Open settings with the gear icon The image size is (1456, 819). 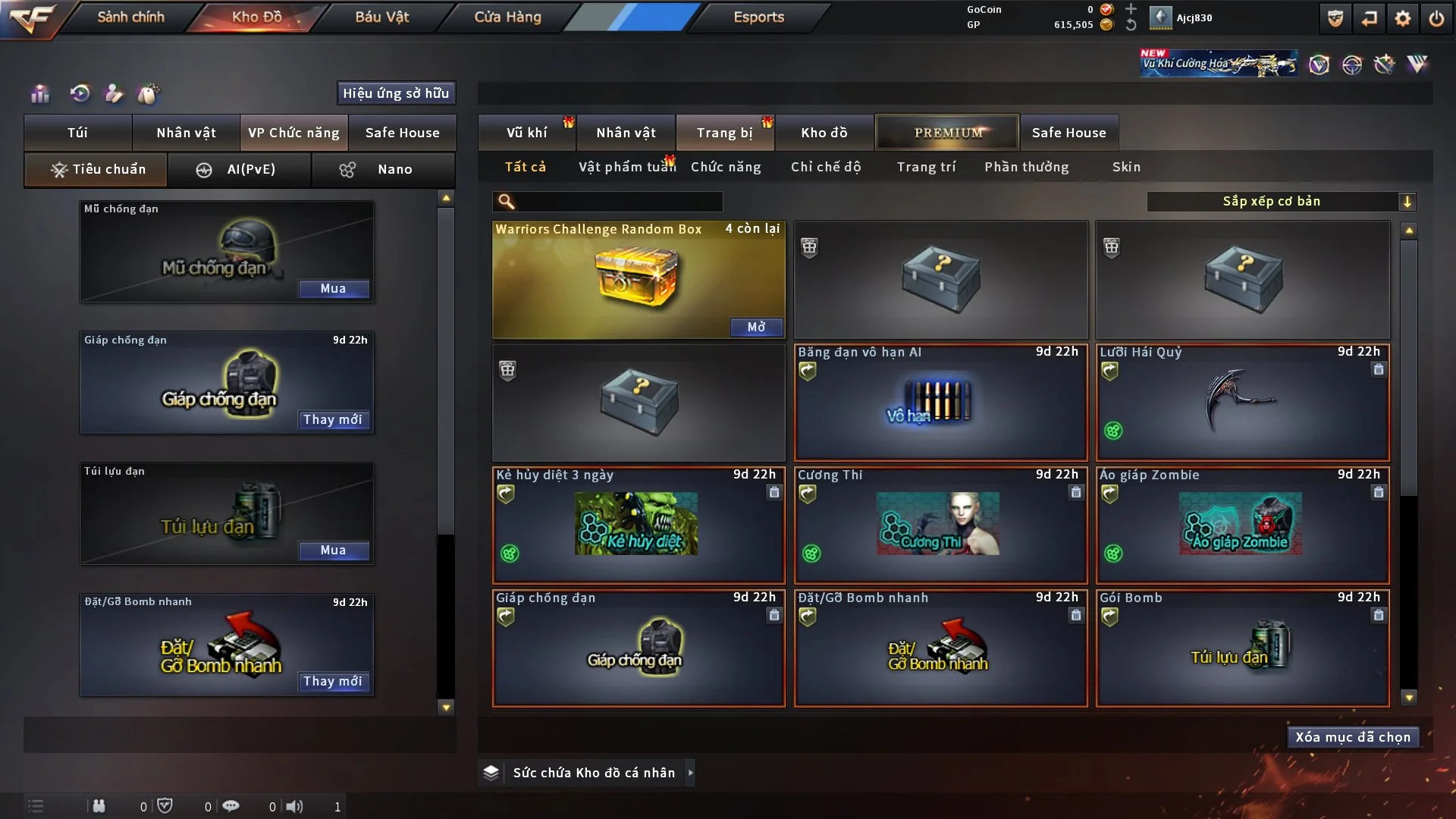[1403, 18]
